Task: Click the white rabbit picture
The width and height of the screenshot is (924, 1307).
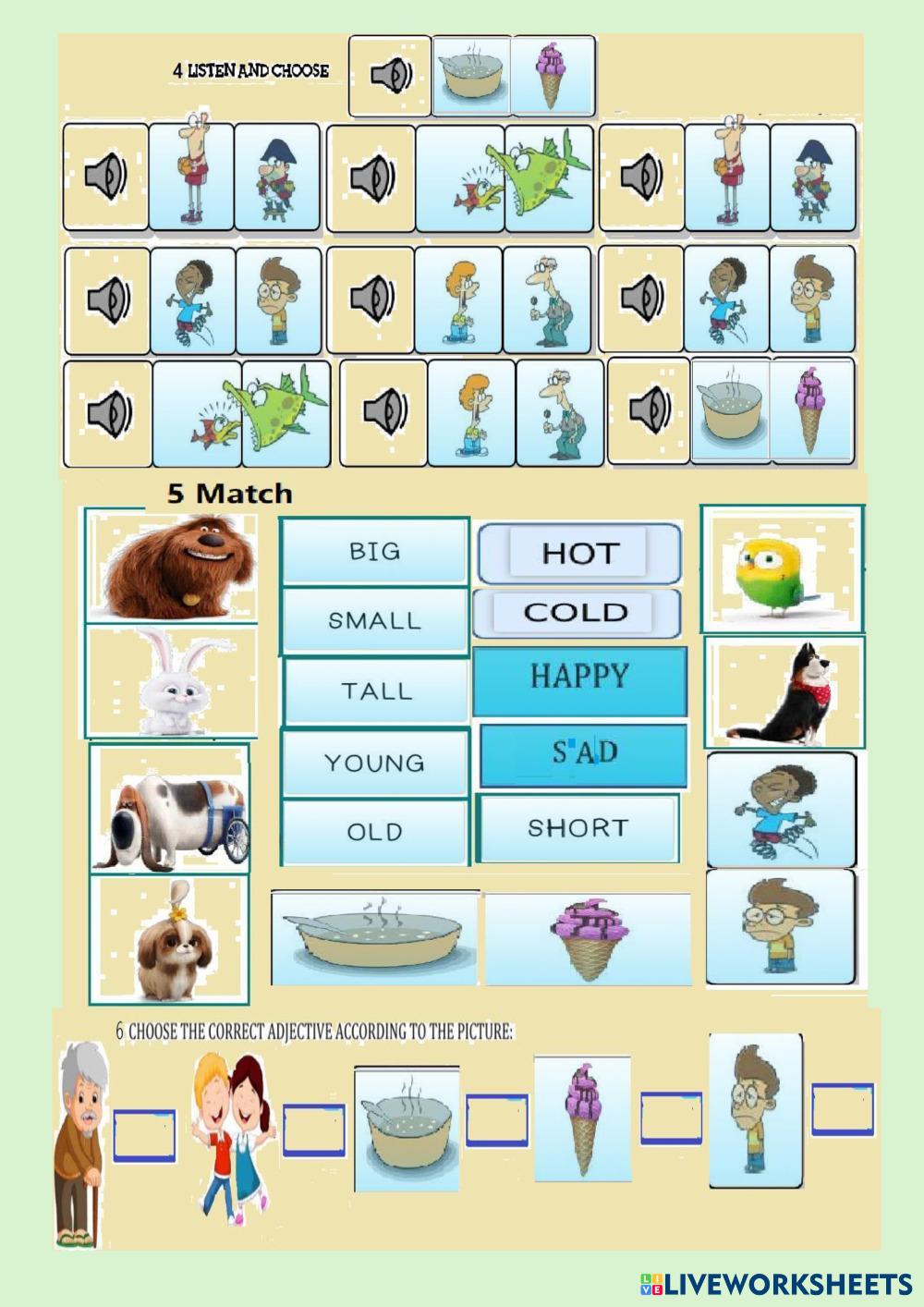Action: 172,681
